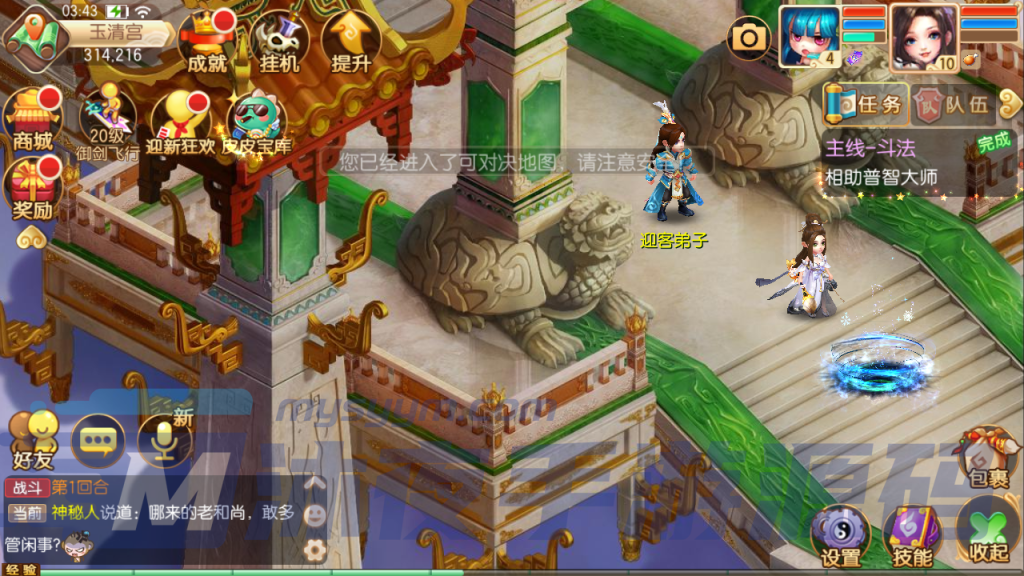Claim rewards via the 奖励 gift icon

[32, 190]
